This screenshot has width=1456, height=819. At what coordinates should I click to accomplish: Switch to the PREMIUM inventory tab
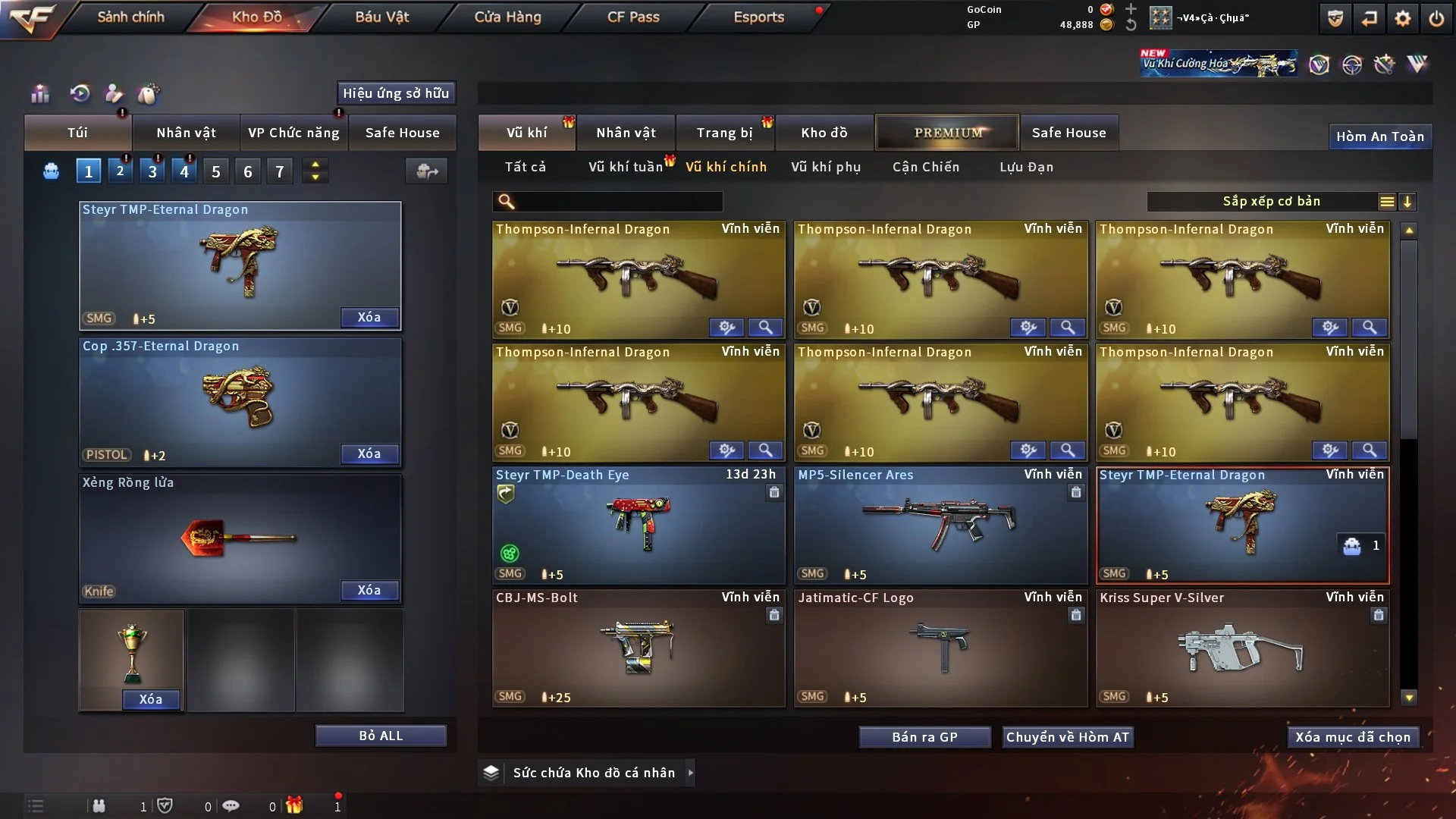(x=947, y=133)
